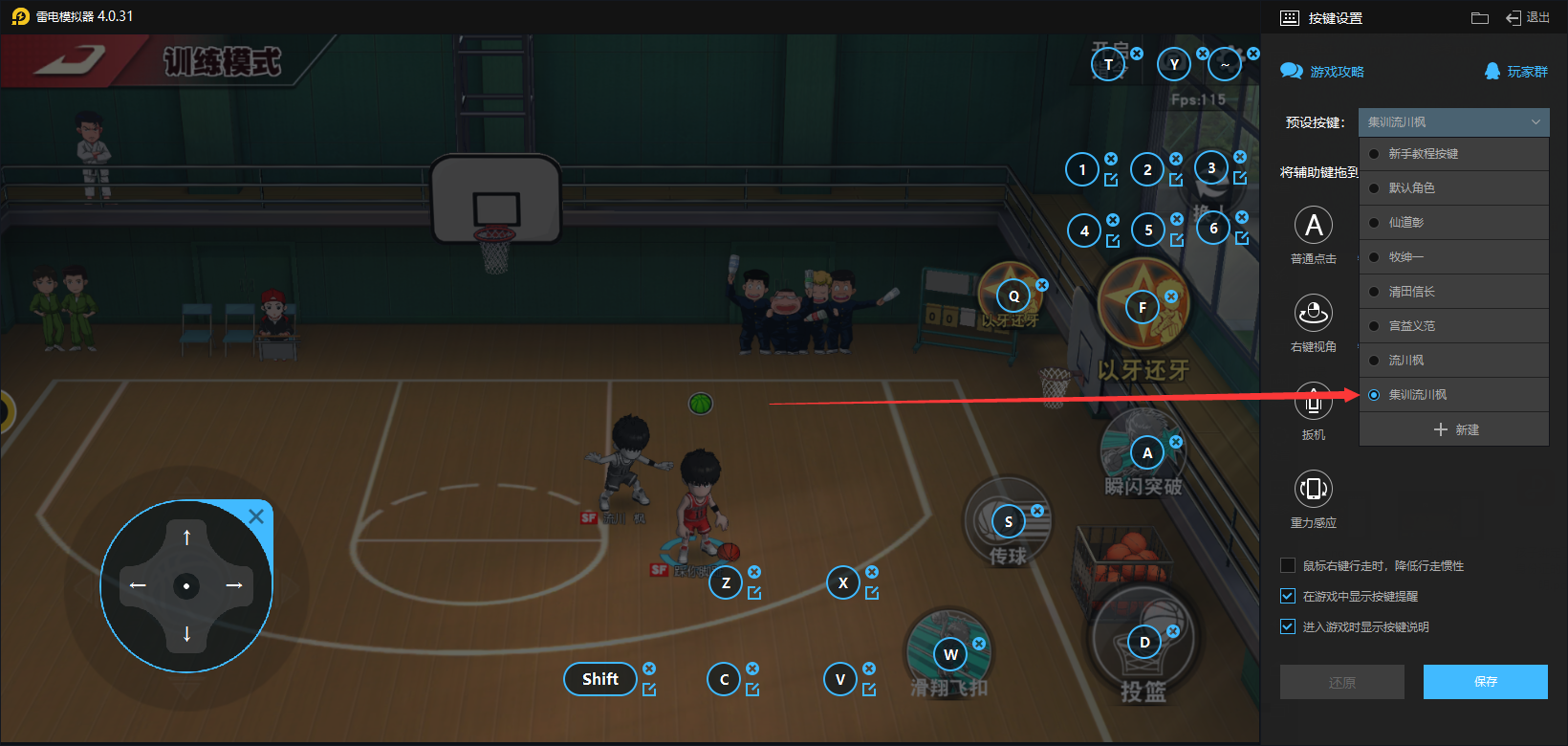This screenshot has width=1568, height=746.
Task: Uncheck 在游戏中显示按键提醒 option
Action: pyautogui.click(x=1288, y=596)
